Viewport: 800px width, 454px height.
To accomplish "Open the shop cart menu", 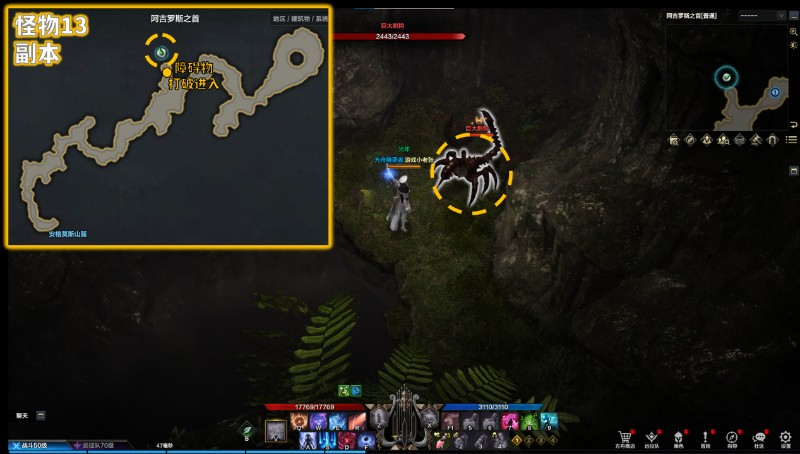I will (x=625, y=437).
